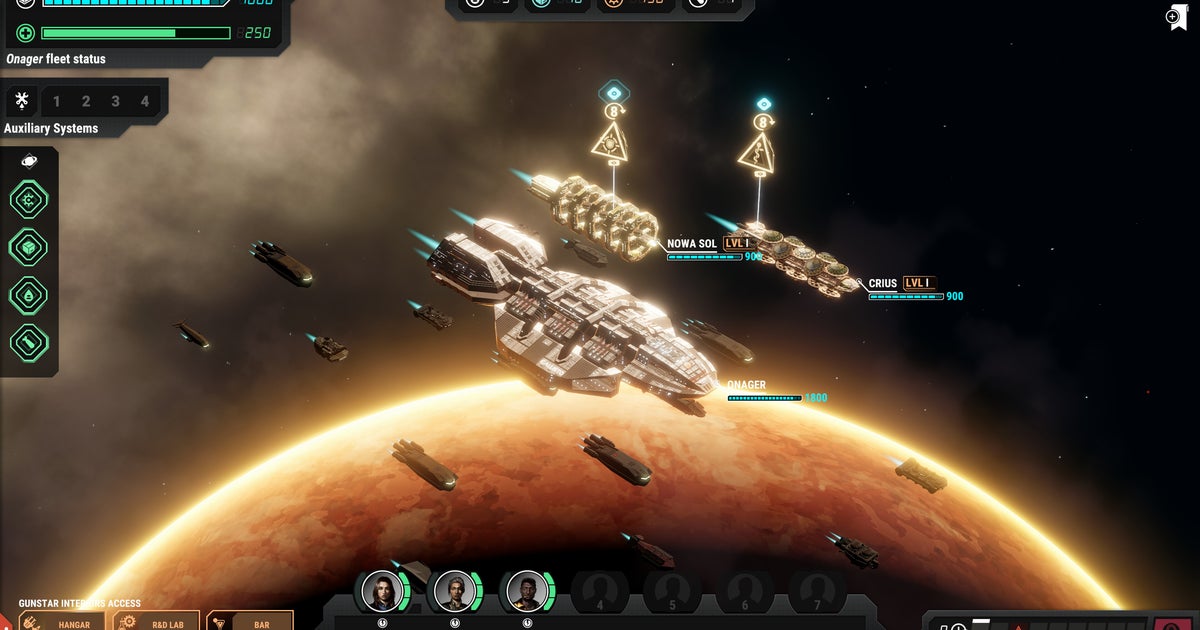
Task: Click the wrench Auxiliary Systems icon
Action: pos(21,101)
